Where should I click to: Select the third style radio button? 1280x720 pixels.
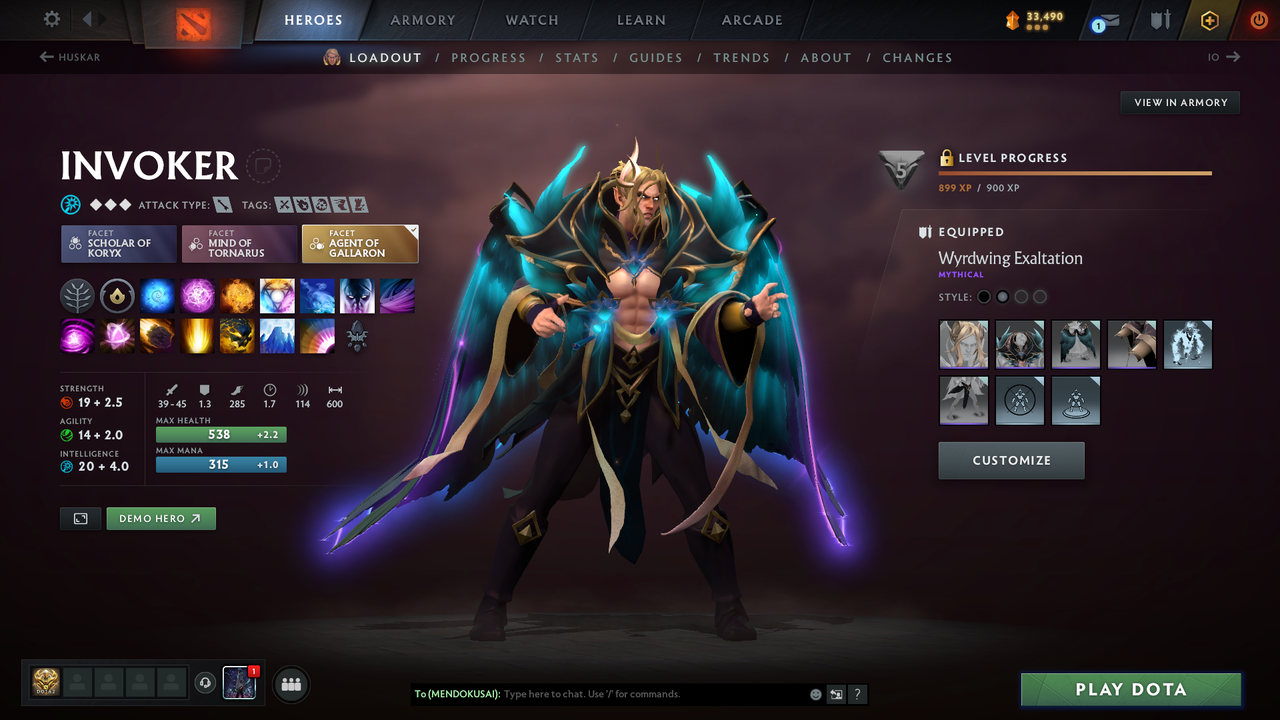click(x=1021, y=296)
